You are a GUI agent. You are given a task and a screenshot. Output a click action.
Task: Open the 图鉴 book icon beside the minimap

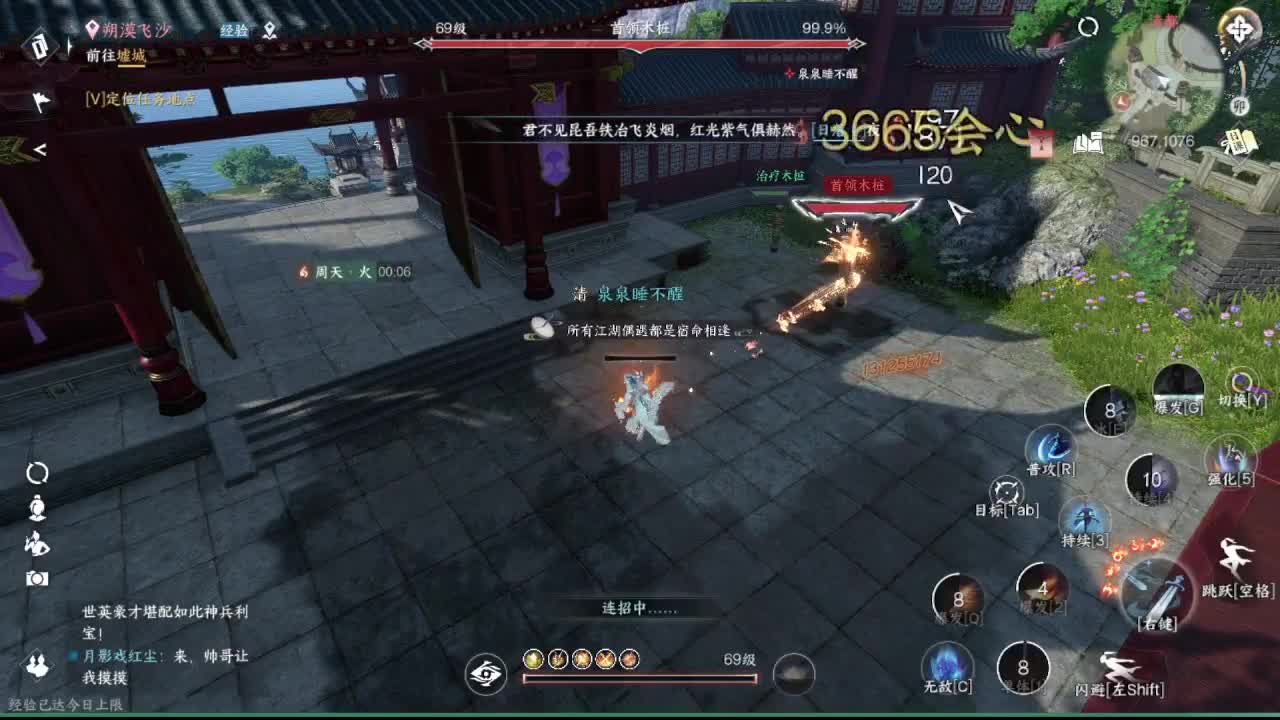coord(1088,141)
